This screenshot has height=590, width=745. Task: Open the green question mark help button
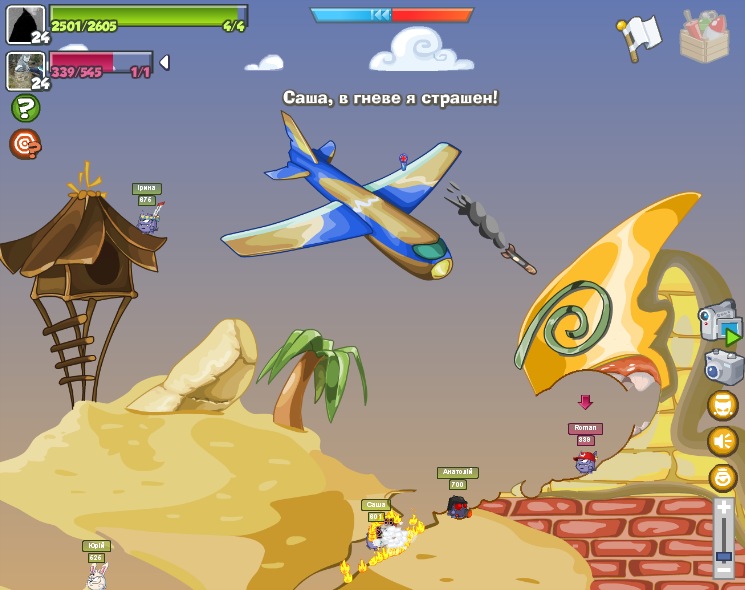pyautogui.click(x=25, y=108)
